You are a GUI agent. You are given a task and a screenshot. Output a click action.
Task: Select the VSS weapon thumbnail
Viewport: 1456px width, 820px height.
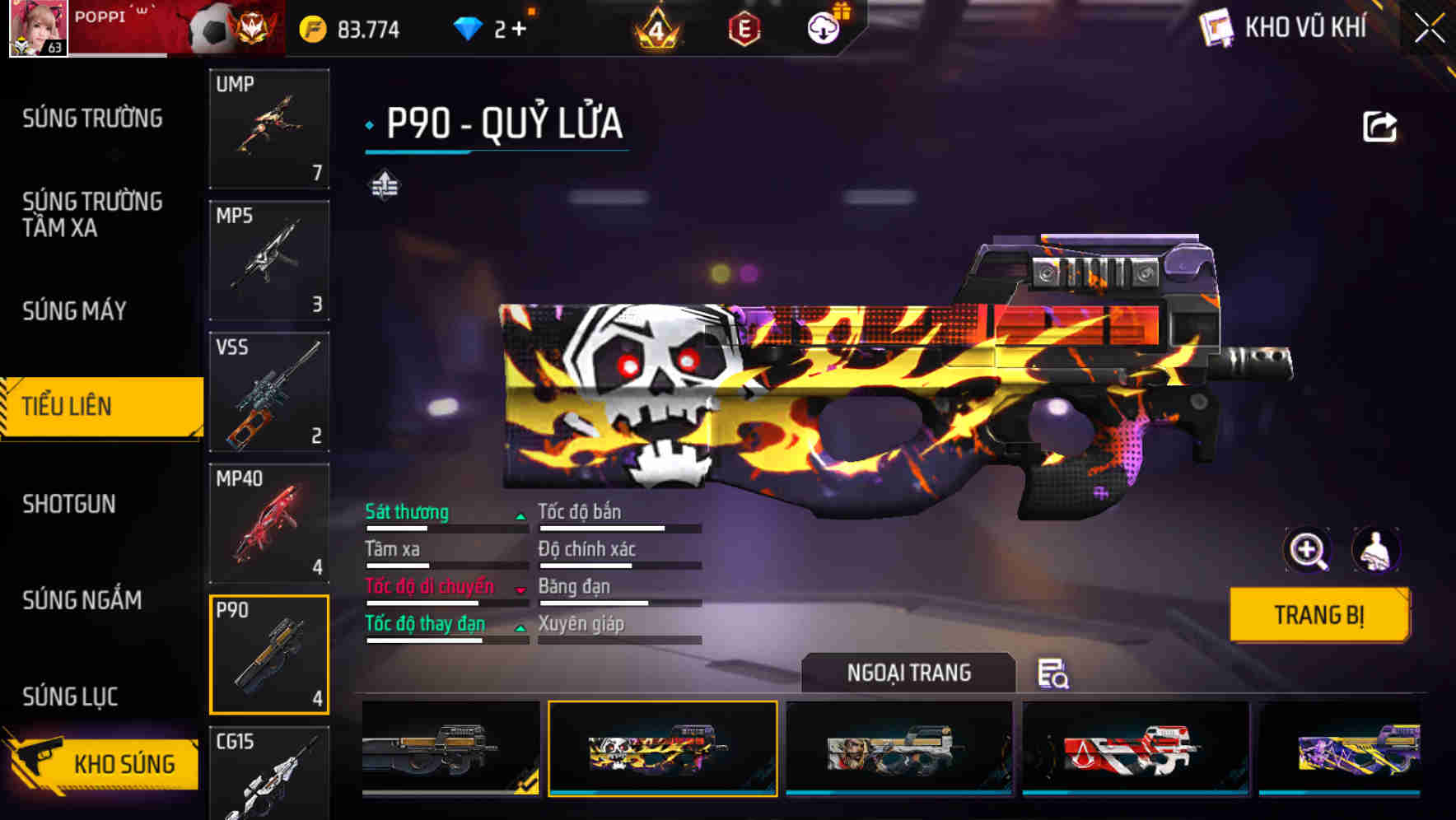(x=269, y=392)
